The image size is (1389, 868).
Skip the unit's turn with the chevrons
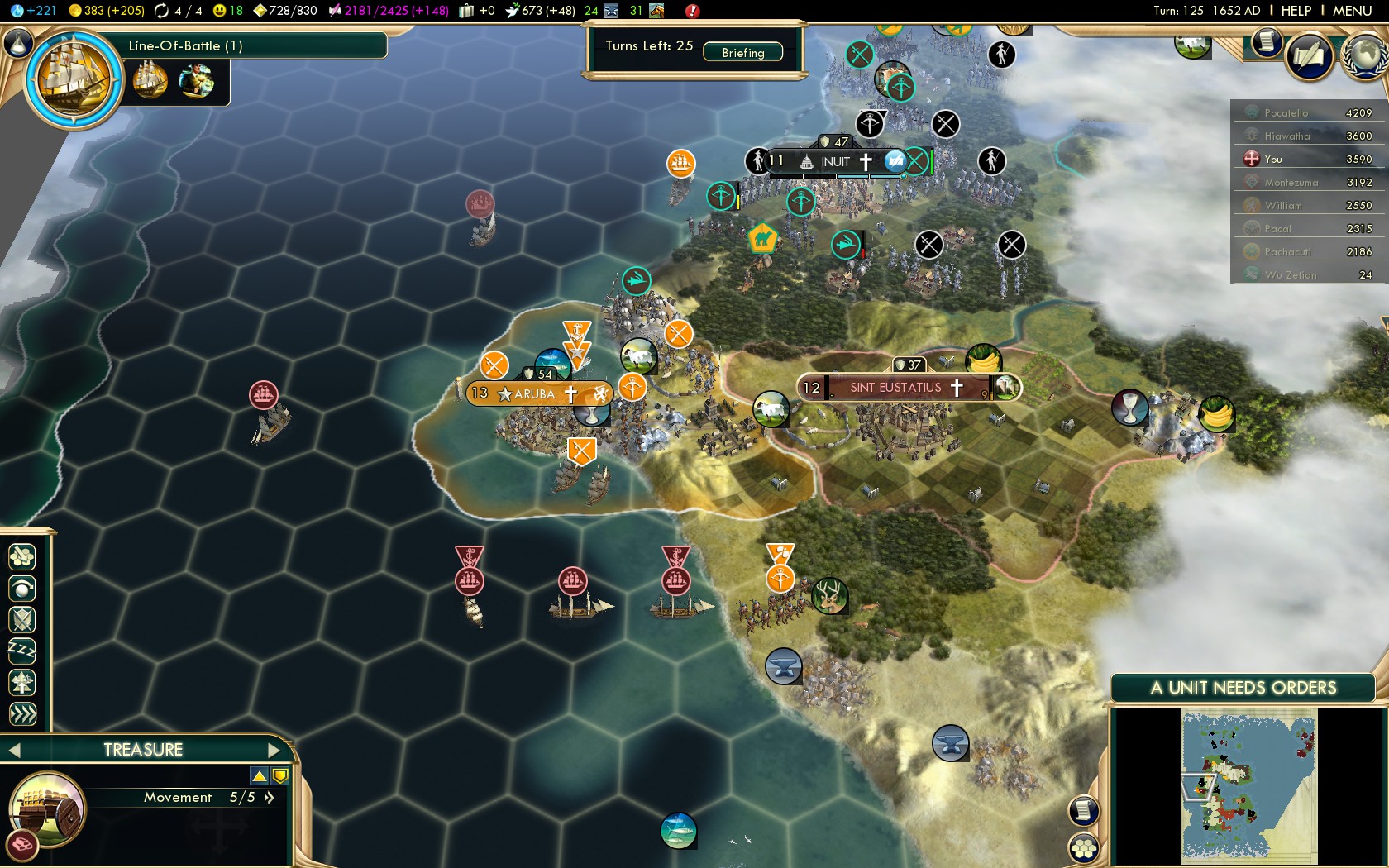coord(22,714)
